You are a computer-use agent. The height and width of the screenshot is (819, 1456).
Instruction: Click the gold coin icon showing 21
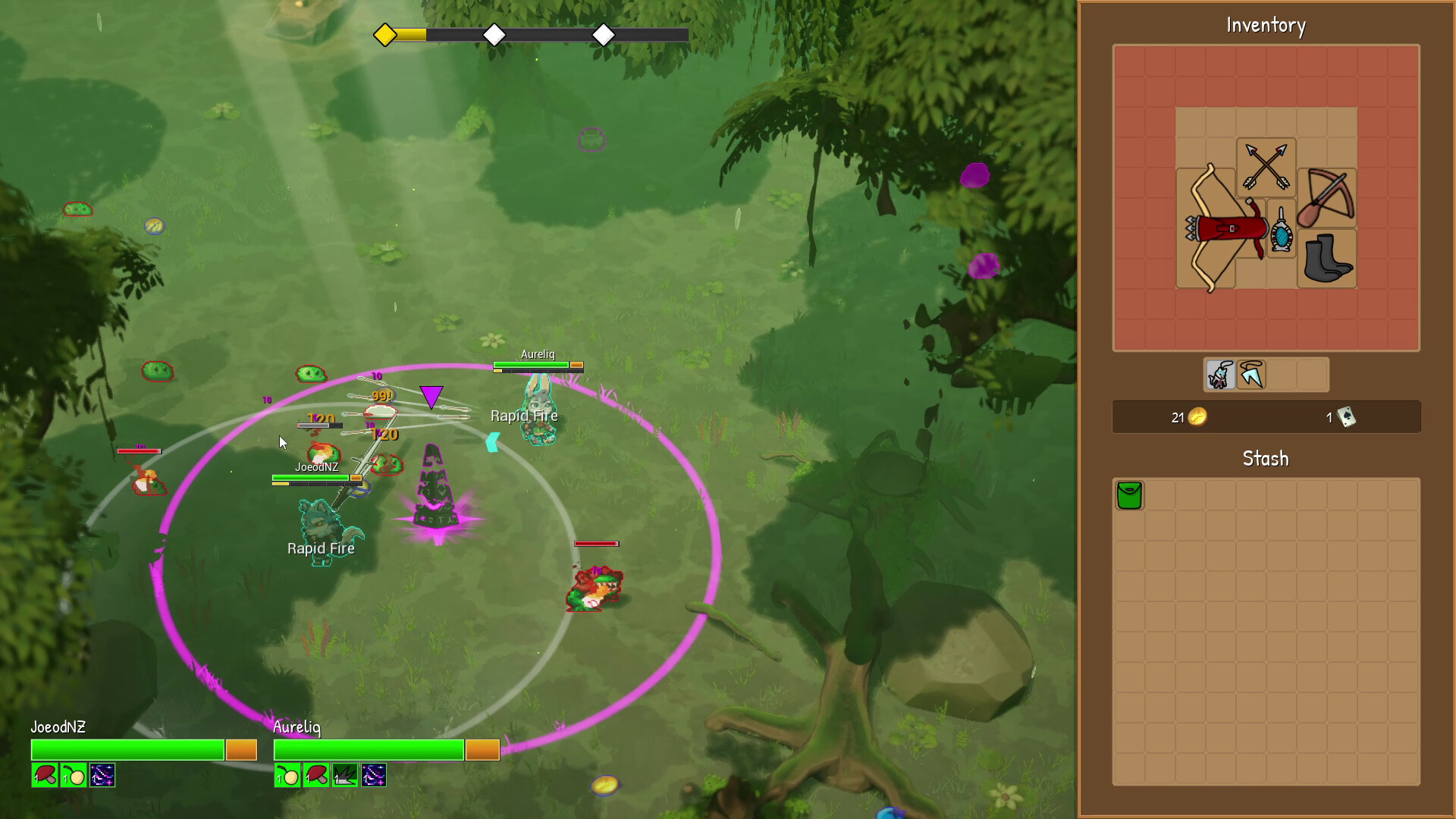pyautogui.click(x=1197, y=417)
